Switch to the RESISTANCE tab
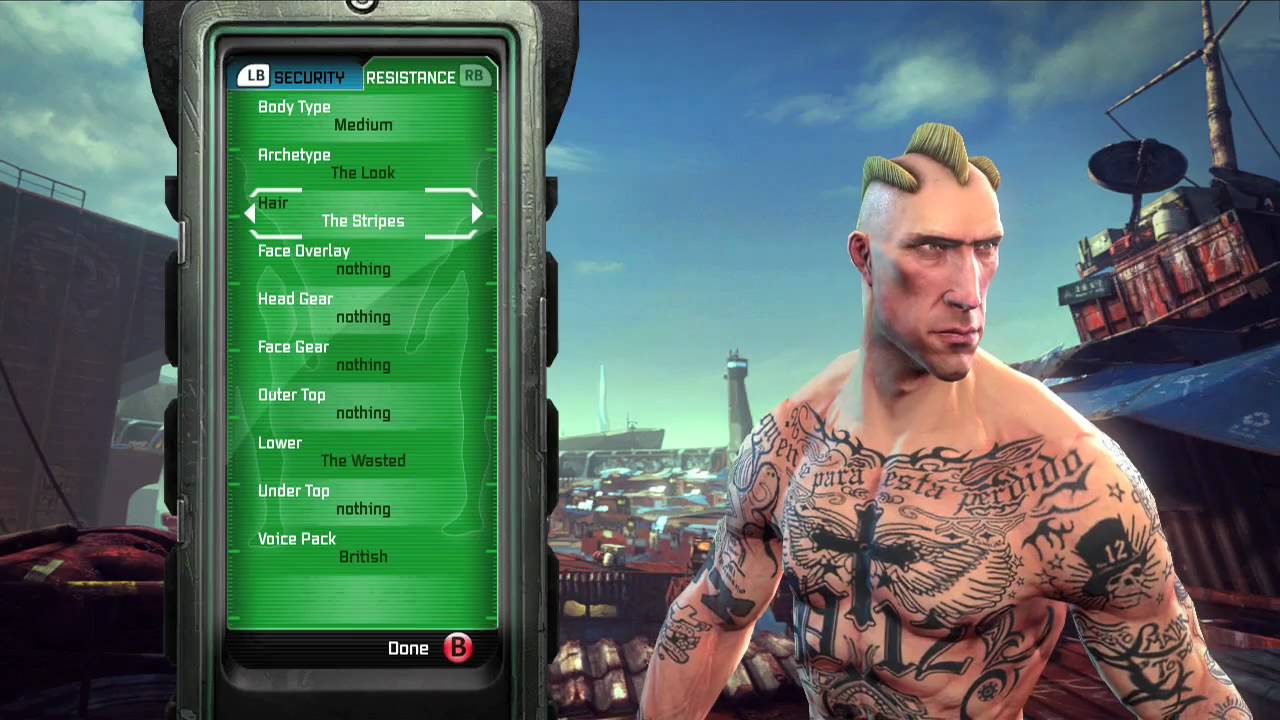 coord(413,76)
